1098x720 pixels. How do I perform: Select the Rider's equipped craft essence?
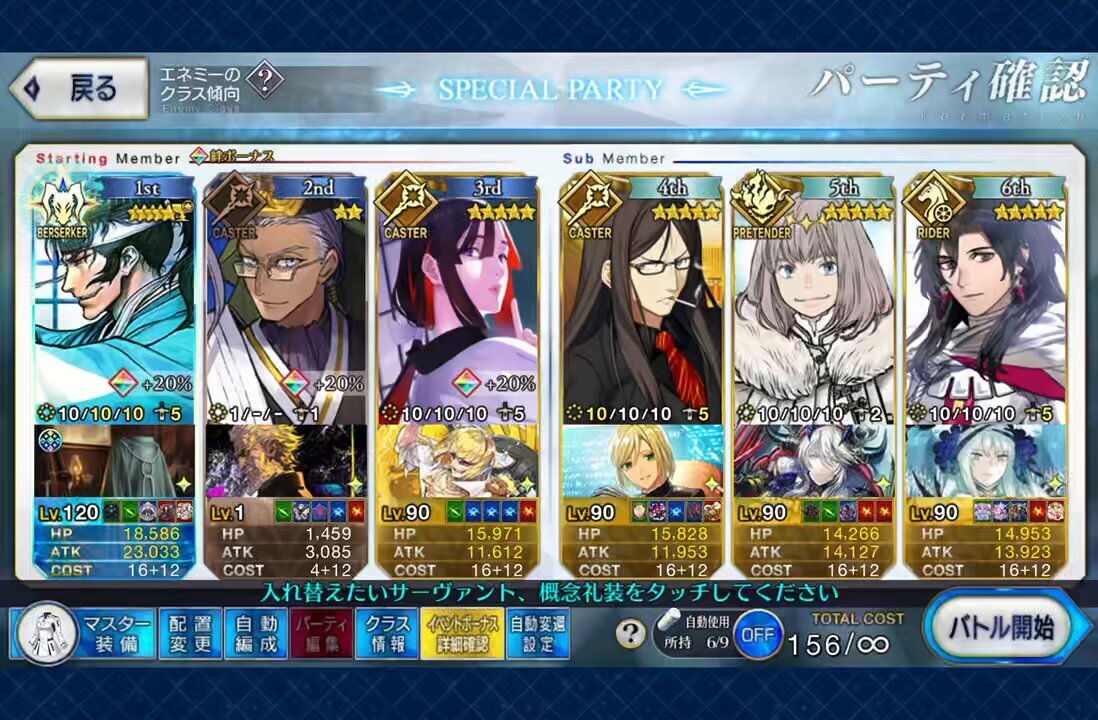(x=985, y=461)
